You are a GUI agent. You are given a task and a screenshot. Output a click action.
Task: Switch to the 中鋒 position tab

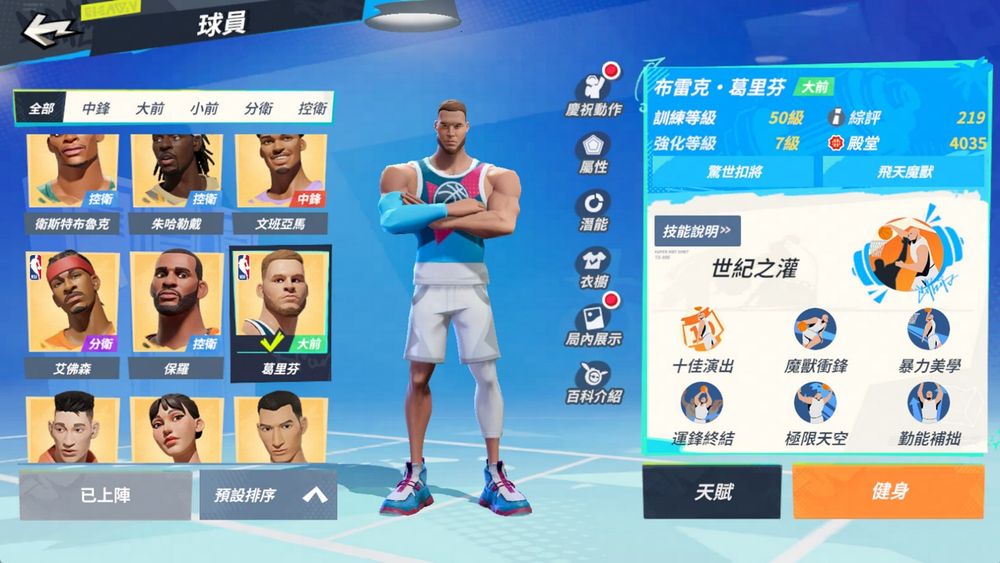point(96,108)
